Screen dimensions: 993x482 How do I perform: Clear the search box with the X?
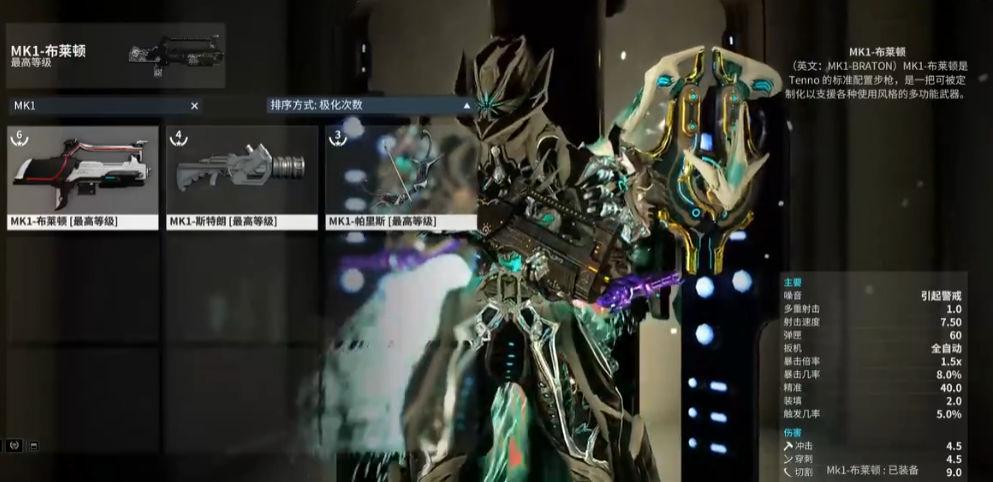(x=194, y=105)
